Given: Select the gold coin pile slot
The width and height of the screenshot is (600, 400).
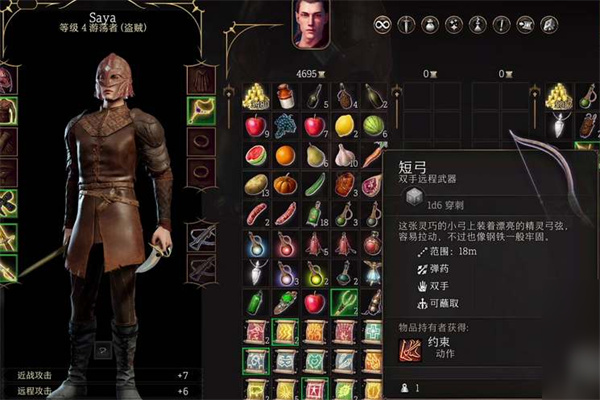Looking at the screenshot, I should [254, 97].
